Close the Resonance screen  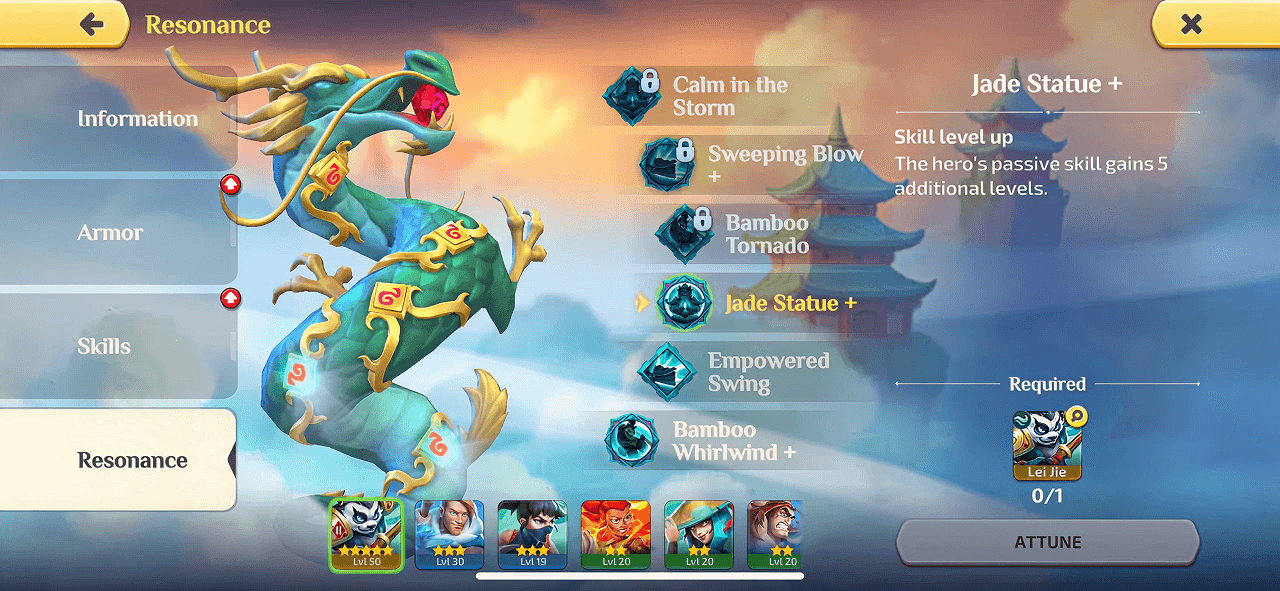tap(1190, 25)
